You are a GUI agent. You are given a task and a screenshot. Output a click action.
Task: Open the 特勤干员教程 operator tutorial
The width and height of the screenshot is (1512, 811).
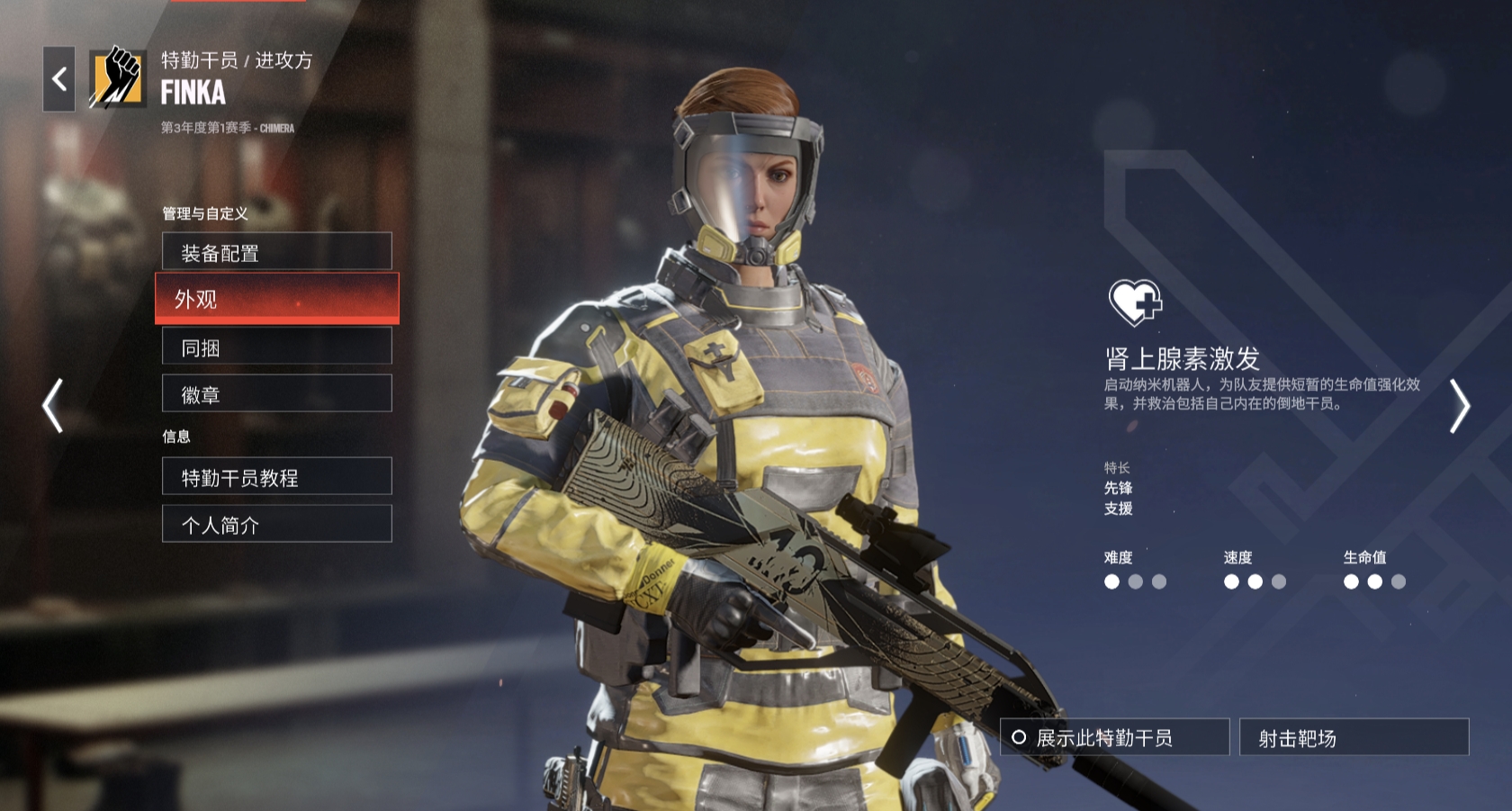pos(276,477)
